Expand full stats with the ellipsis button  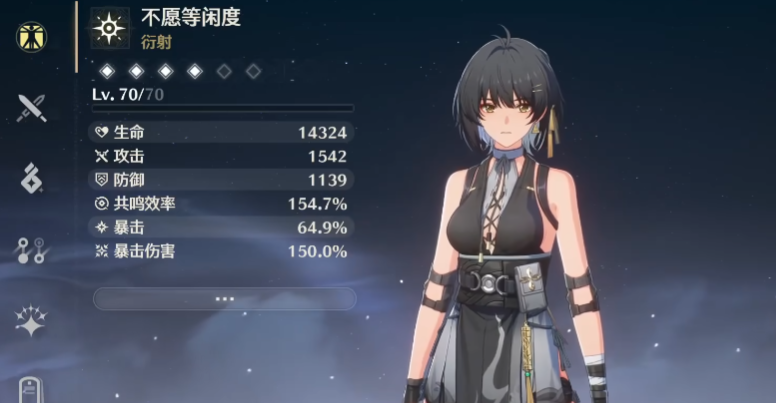click(x=224, y=298)
